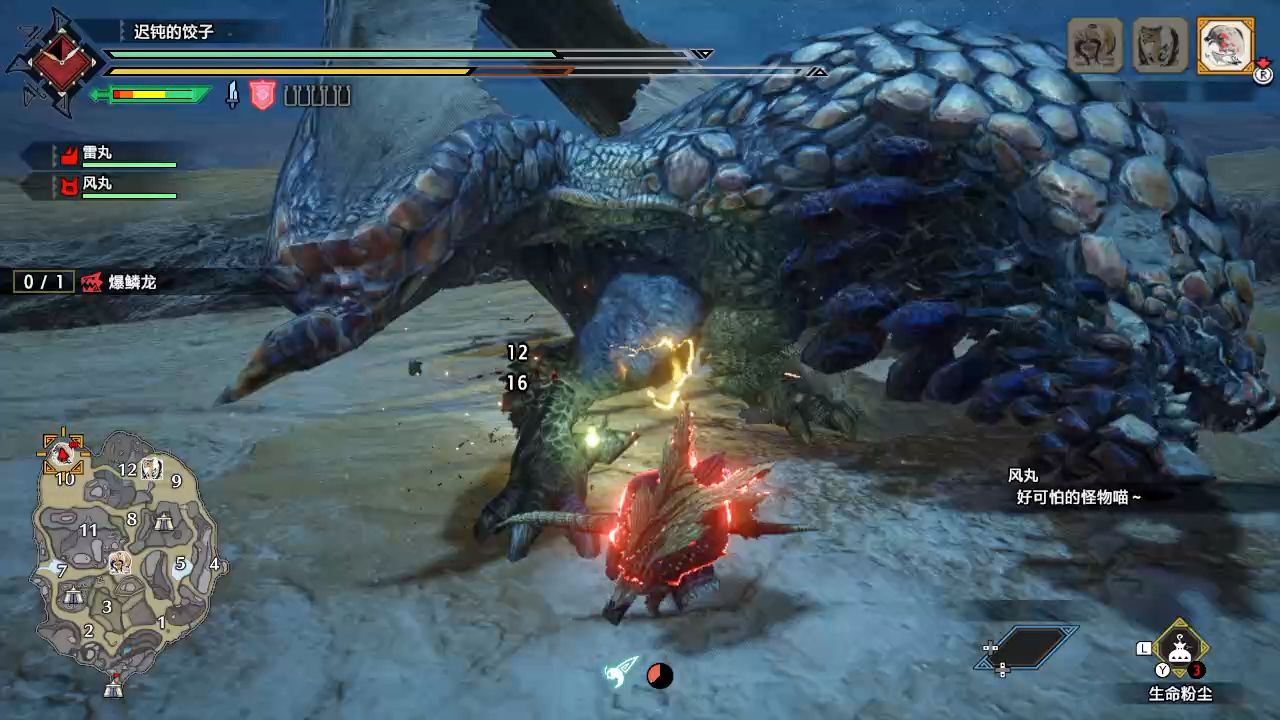
Task: Open the diamond-shaped action bar shortcut
Action: (1026, 647)
